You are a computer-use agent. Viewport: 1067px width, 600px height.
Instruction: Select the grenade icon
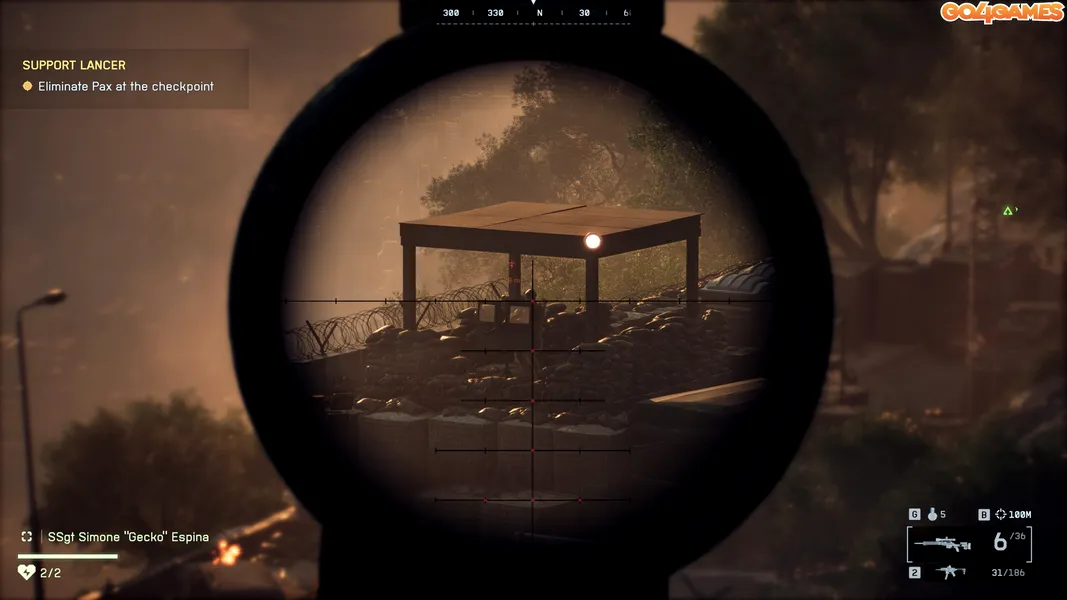click(930, 515)
